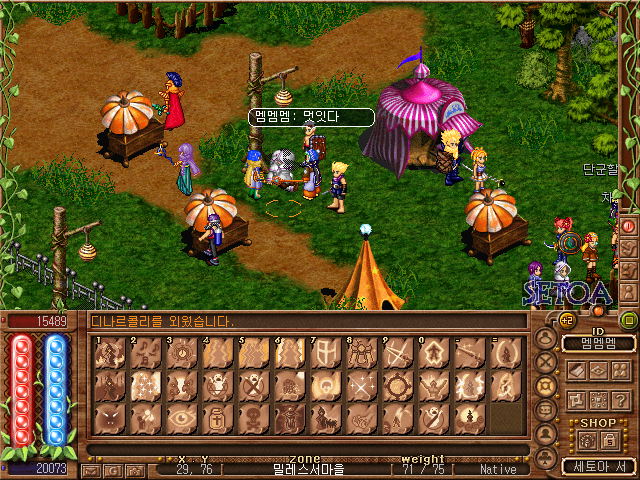Select the shield skill in slot 7
The height and width of the screenshot is (480, 640).
325,353
